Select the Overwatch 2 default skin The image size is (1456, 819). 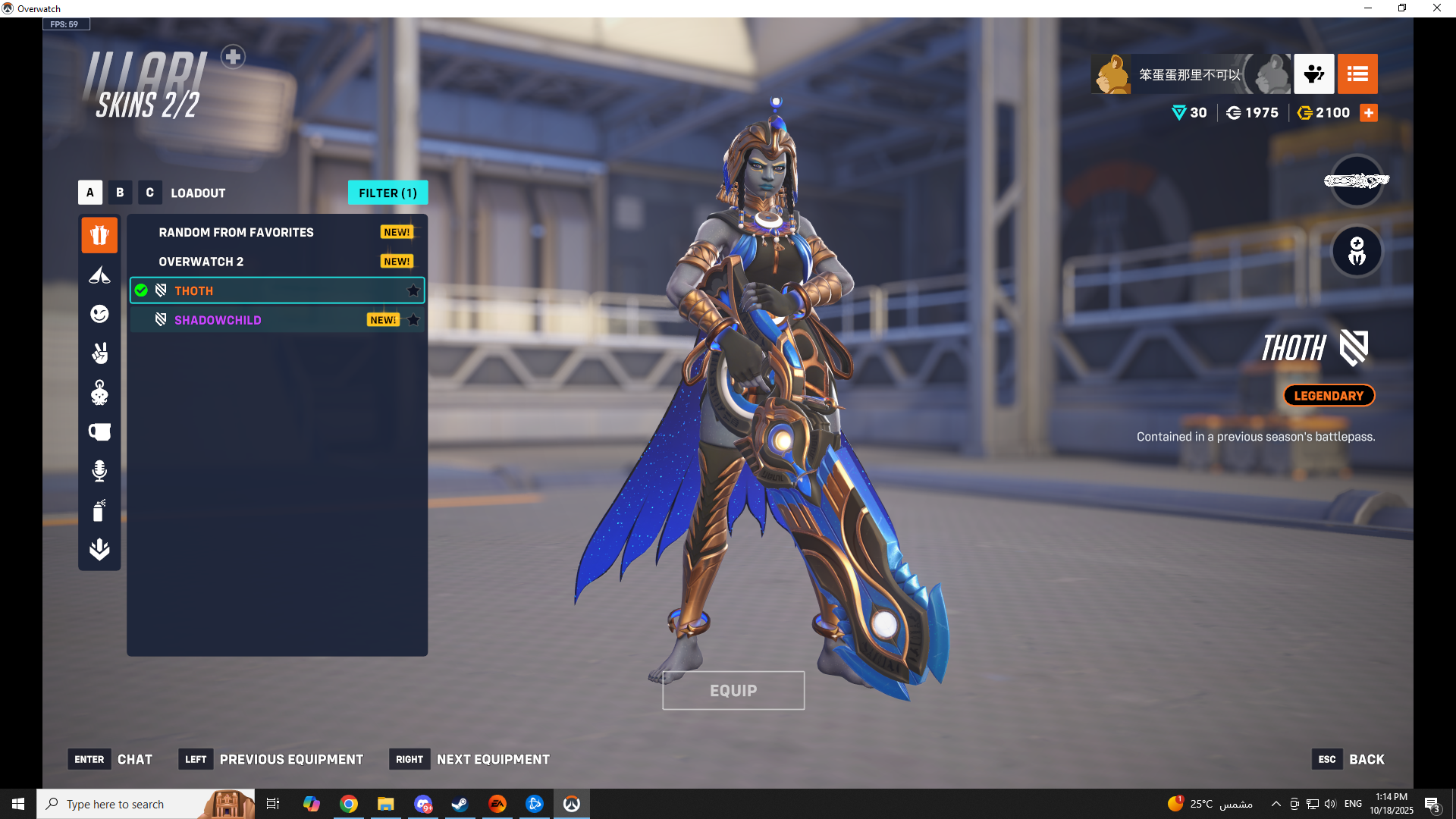point(201,262)
